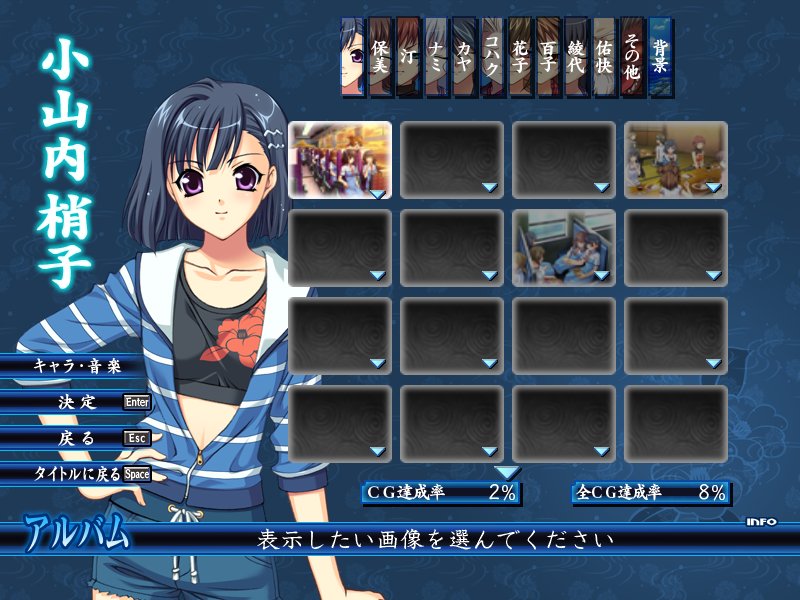
Task: Choose the 佑快 tab
Action: click(604, 56)
